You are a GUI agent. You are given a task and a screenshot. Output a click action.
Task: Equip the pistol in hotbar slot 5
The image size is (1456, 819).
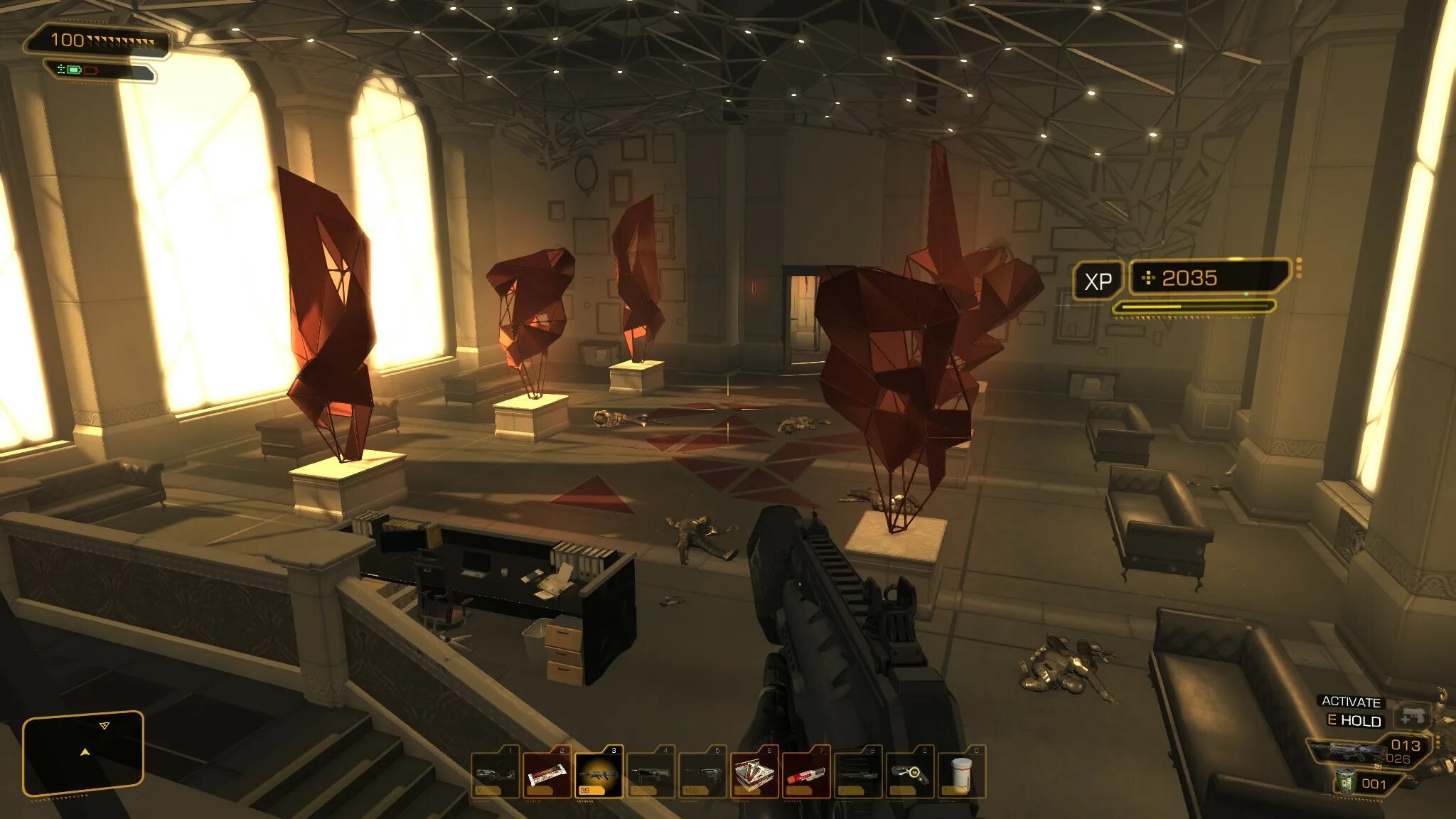point(702,773)
